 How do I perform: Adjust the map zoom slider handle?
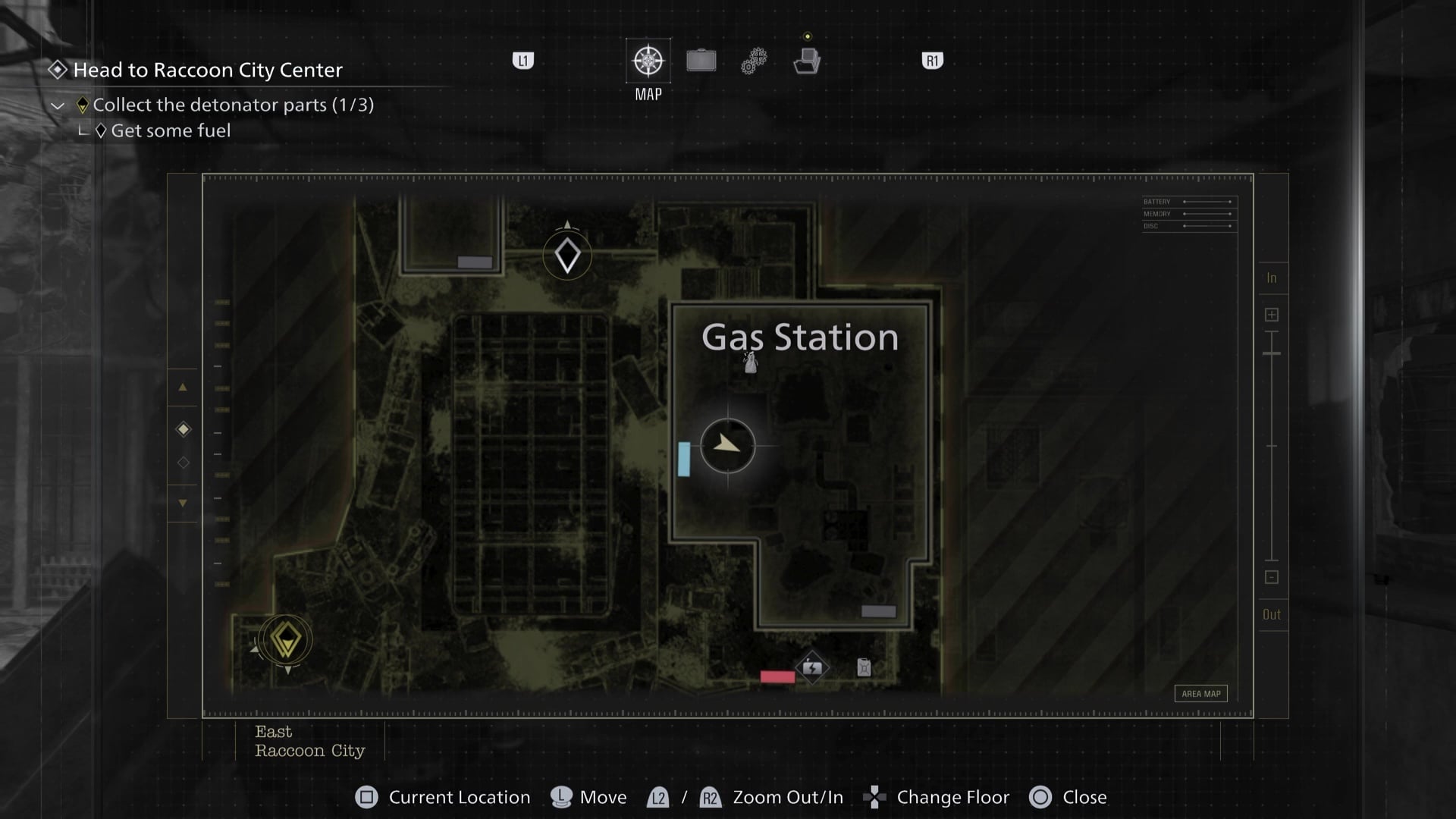pos(1272,353)
